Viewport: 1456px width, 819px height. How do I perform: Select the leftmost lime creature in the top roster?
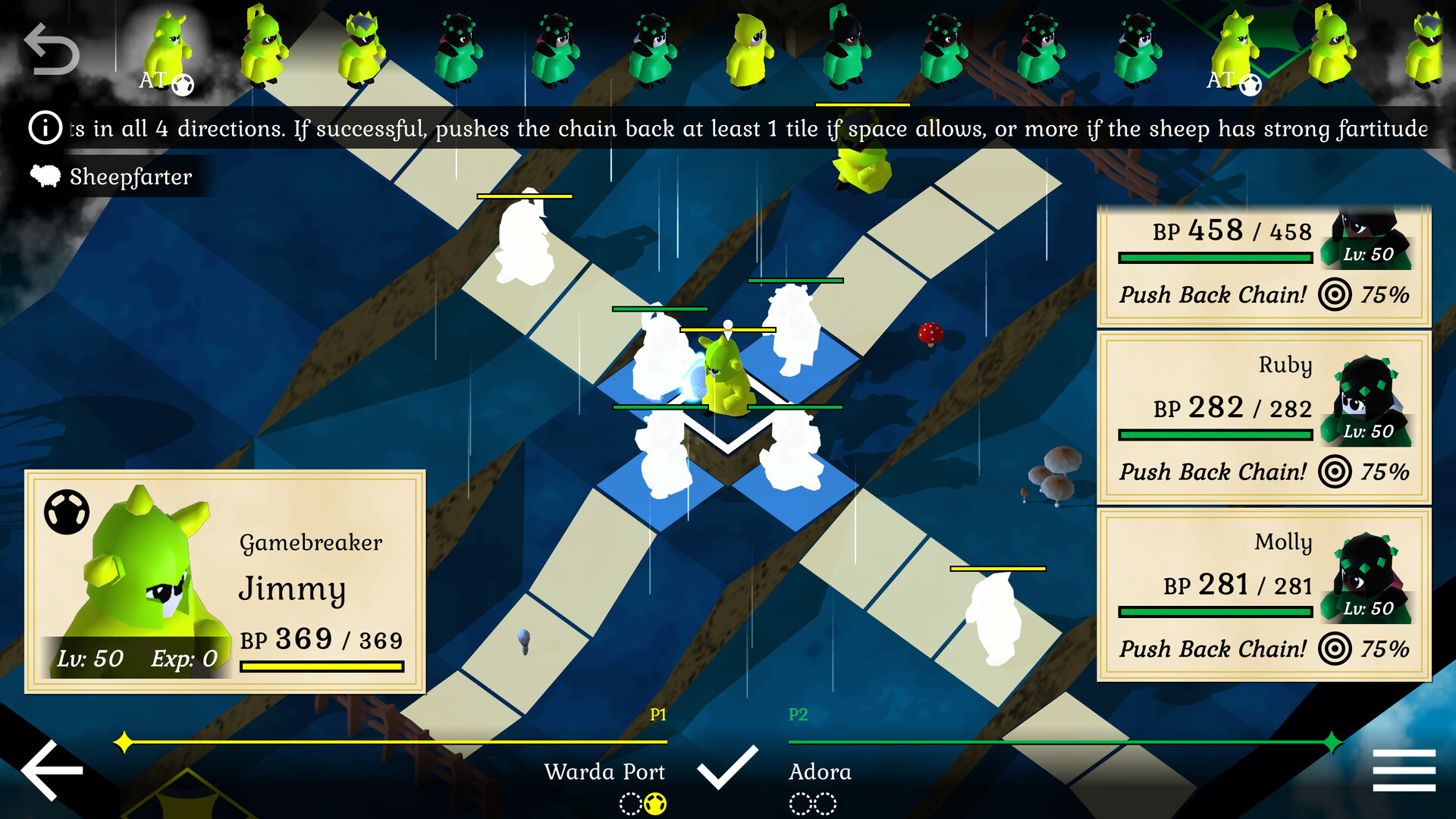[x=168, y=45]
